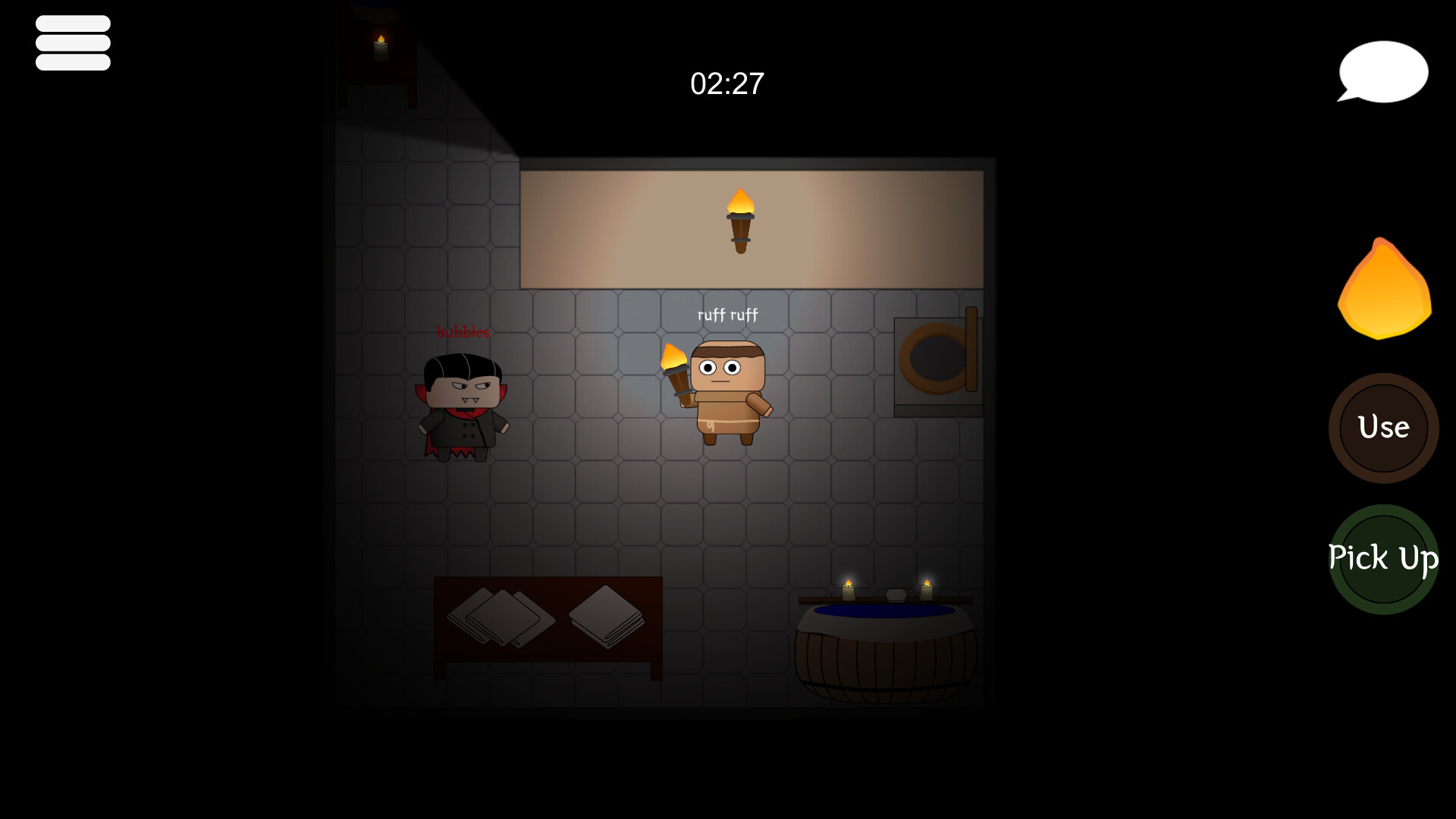
Task: Click the timer showing 02:27
Action: point(727,84)
